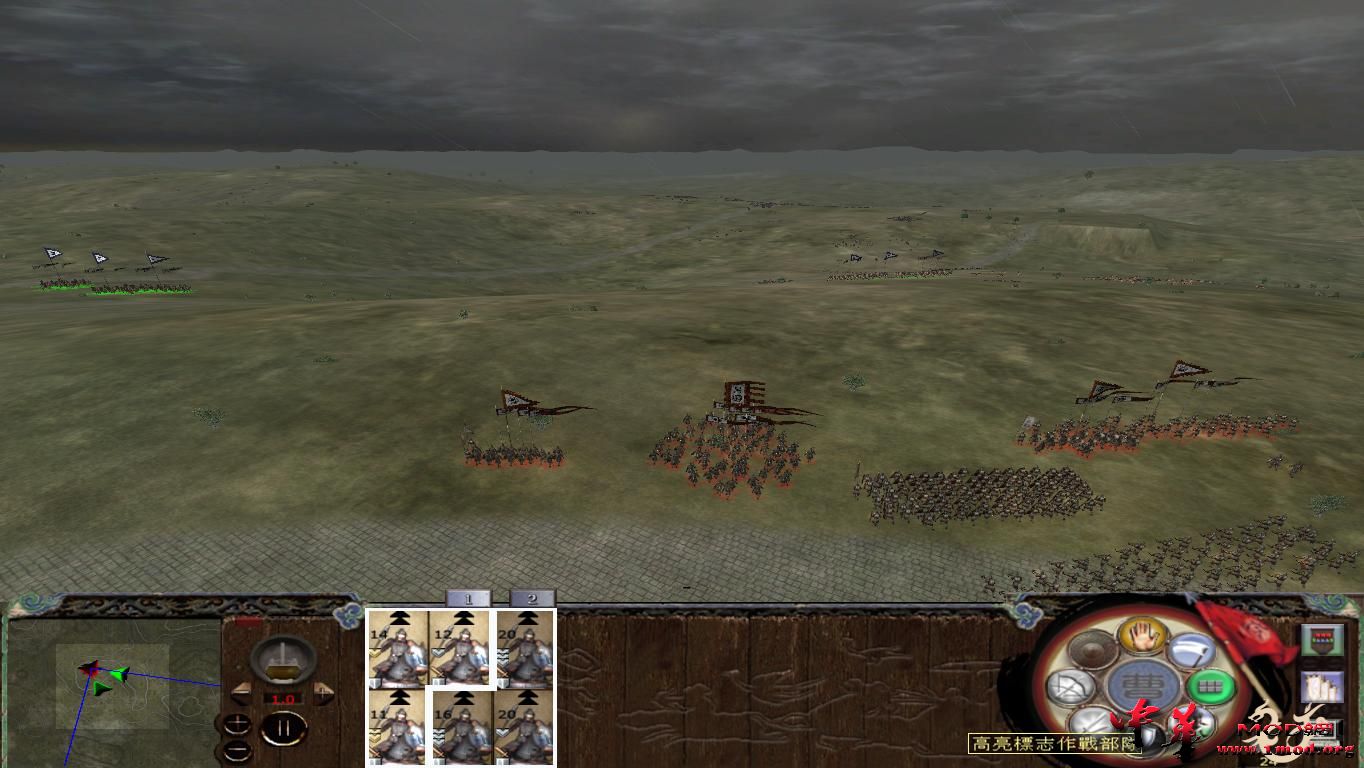Image resolution: width=1364 pixels, height=768 pixels.
Task: Click the scrolls icon below the army banner panel
Action: pos(1322,688)
